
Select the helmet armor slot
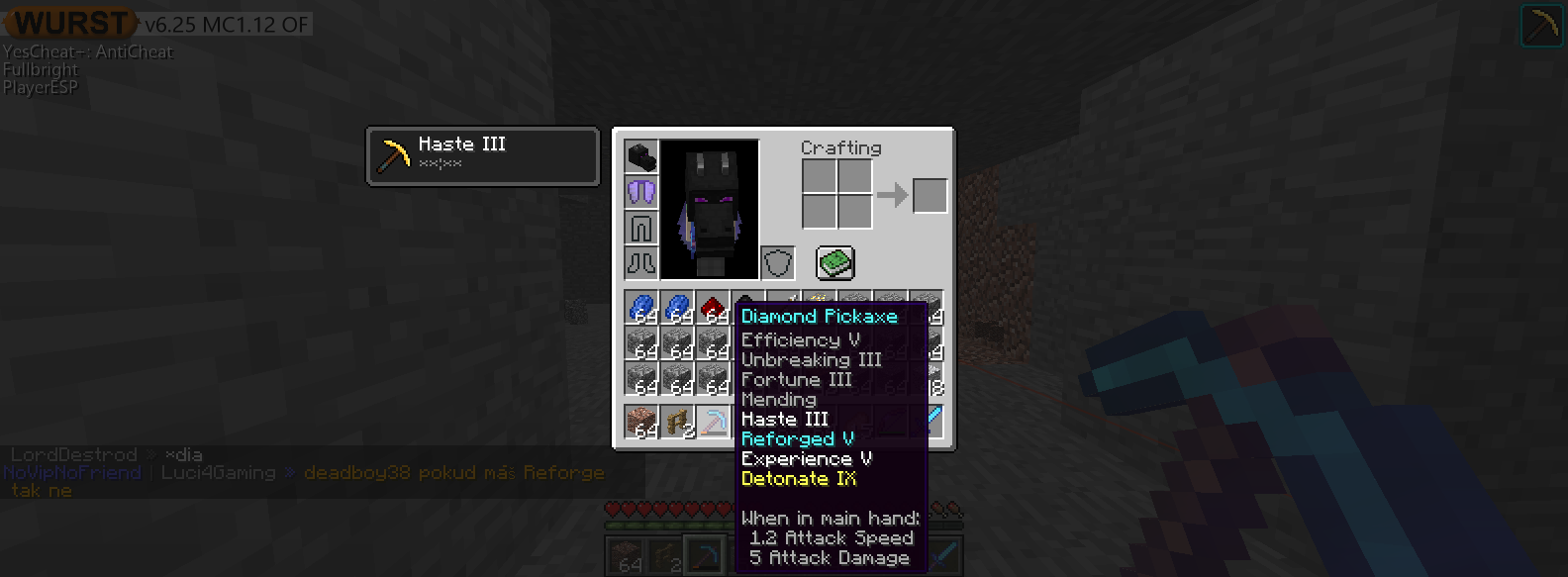click(641, 156)
